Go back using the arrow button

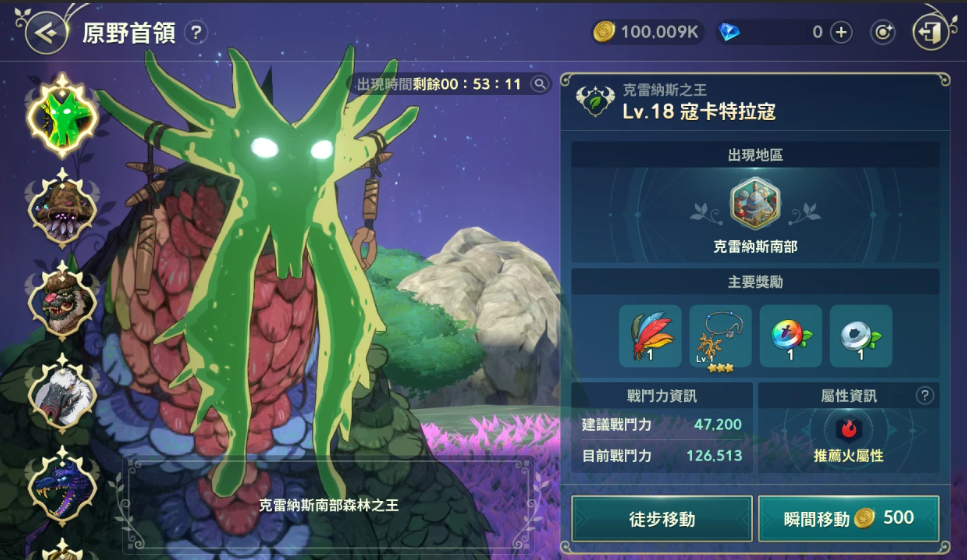(x=45, y=32)
